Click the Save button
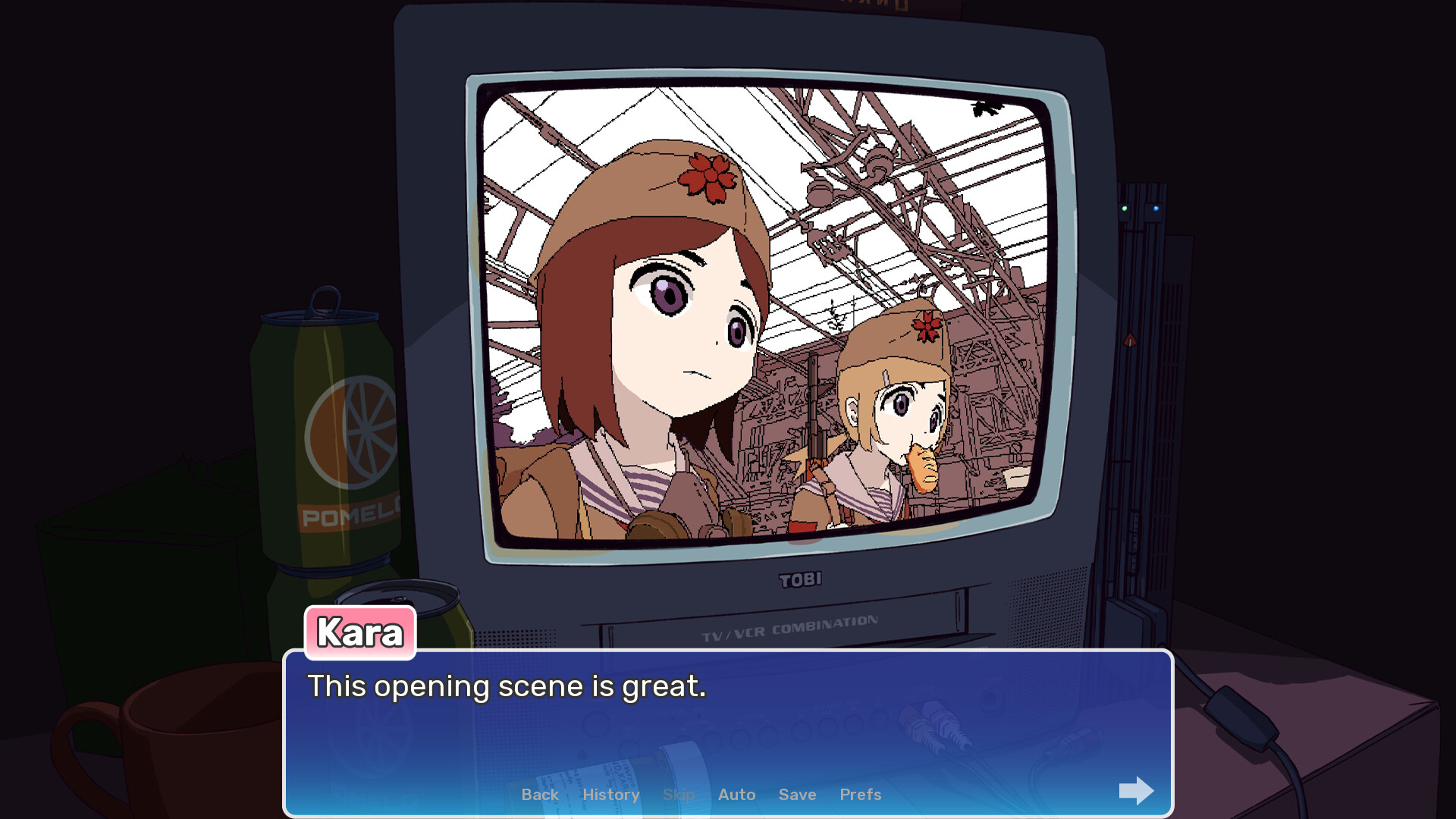Screen dimensions: 1456x819 (x=797, y=795)
